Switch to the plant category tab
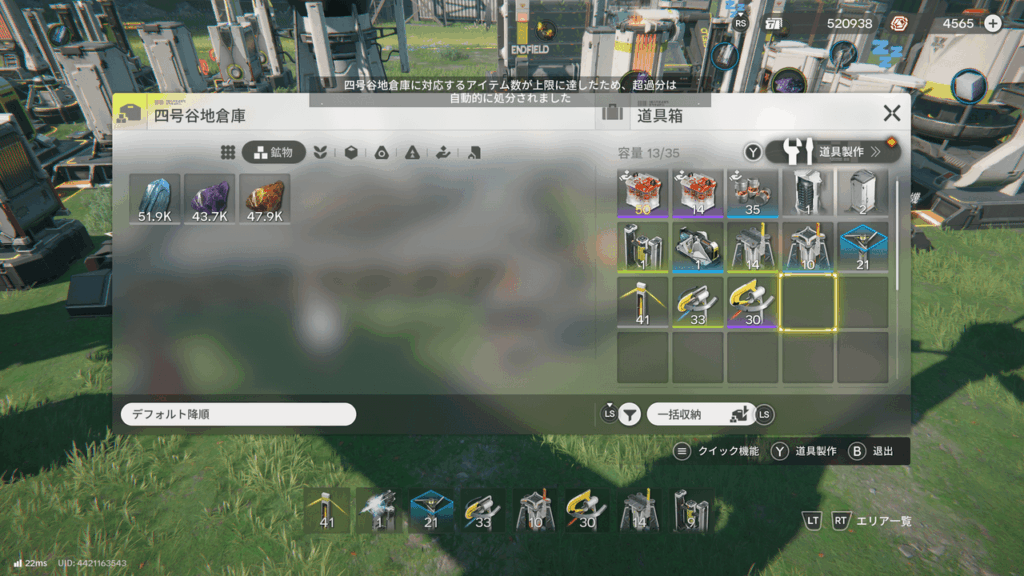Viewport: 1024px width, 576px height. (x=320, y=153)
